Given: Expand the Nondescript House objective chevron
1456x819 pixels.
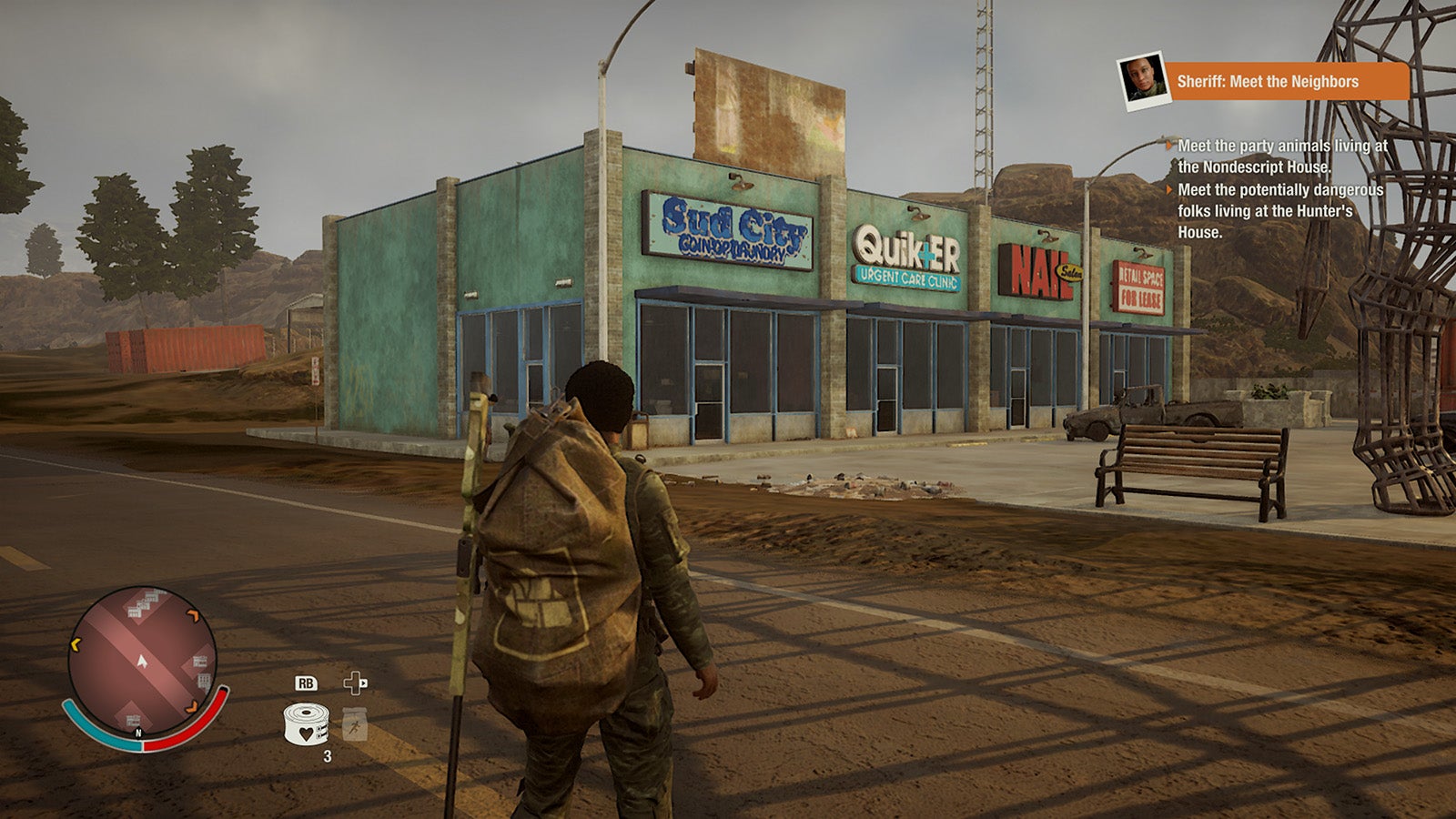Looking at the screenshot, I should click(1169, 146).
